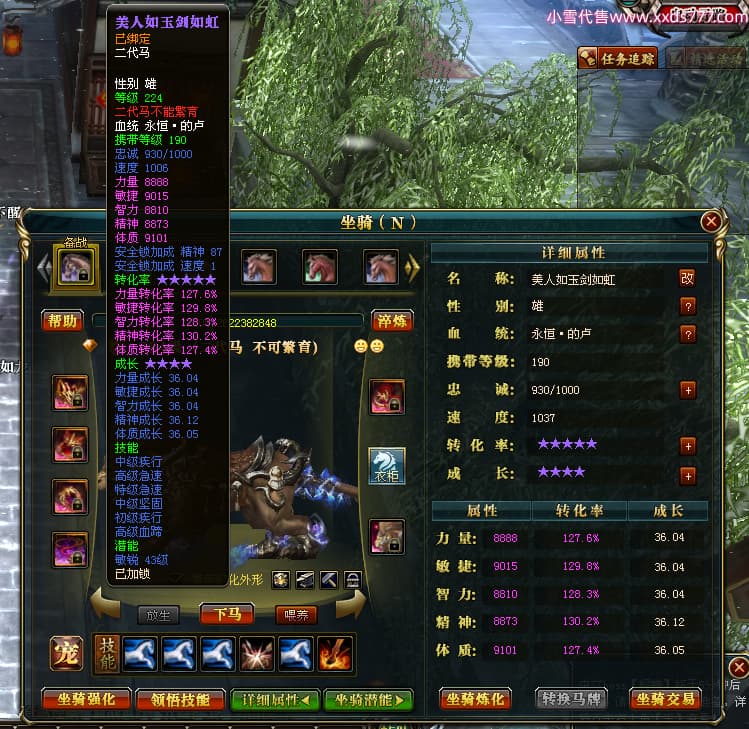Click the 转换马牌 button
Viewport: 749px width, 729px height.
[572, 699]
